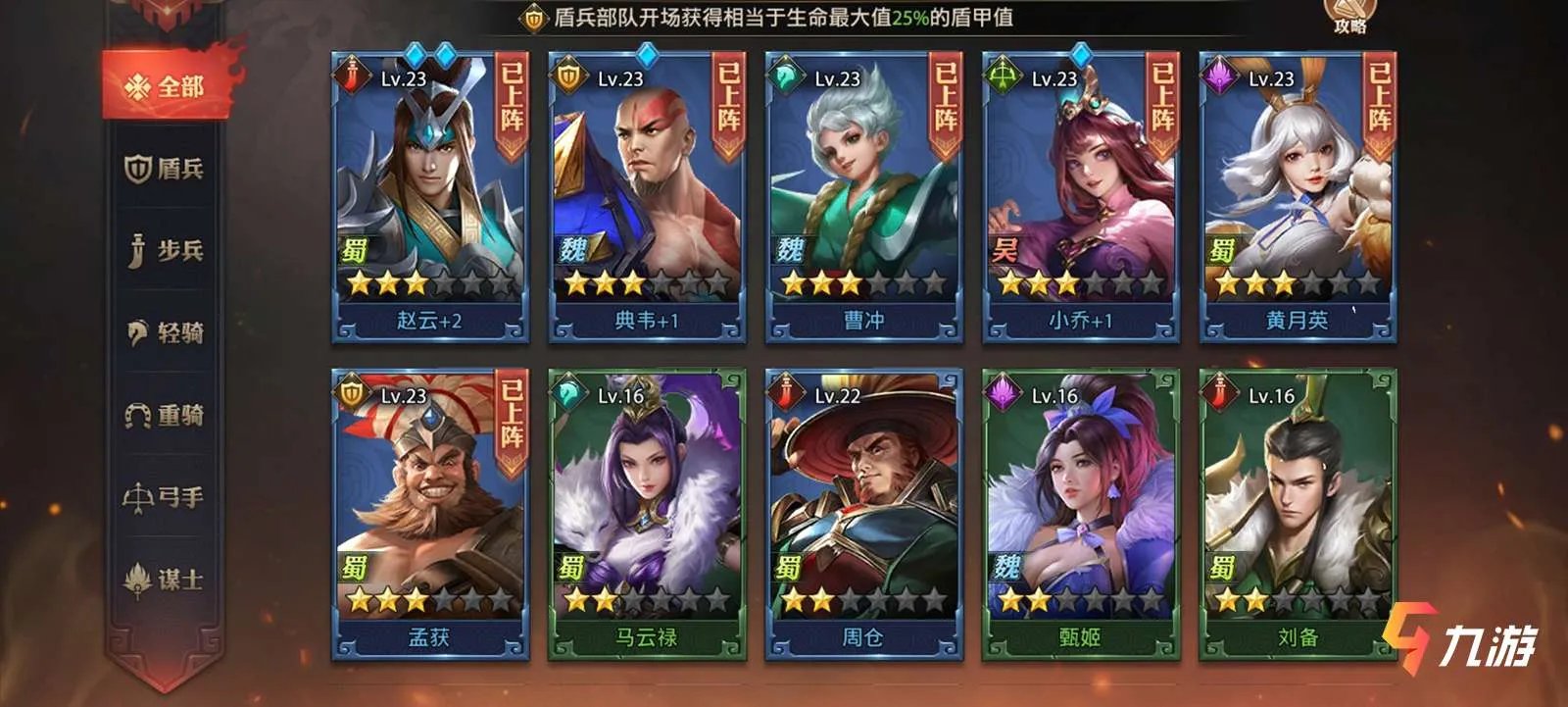Switch to the 全部 (All) tab
This screenshot has height=707, width=1568.
(165, 86)
